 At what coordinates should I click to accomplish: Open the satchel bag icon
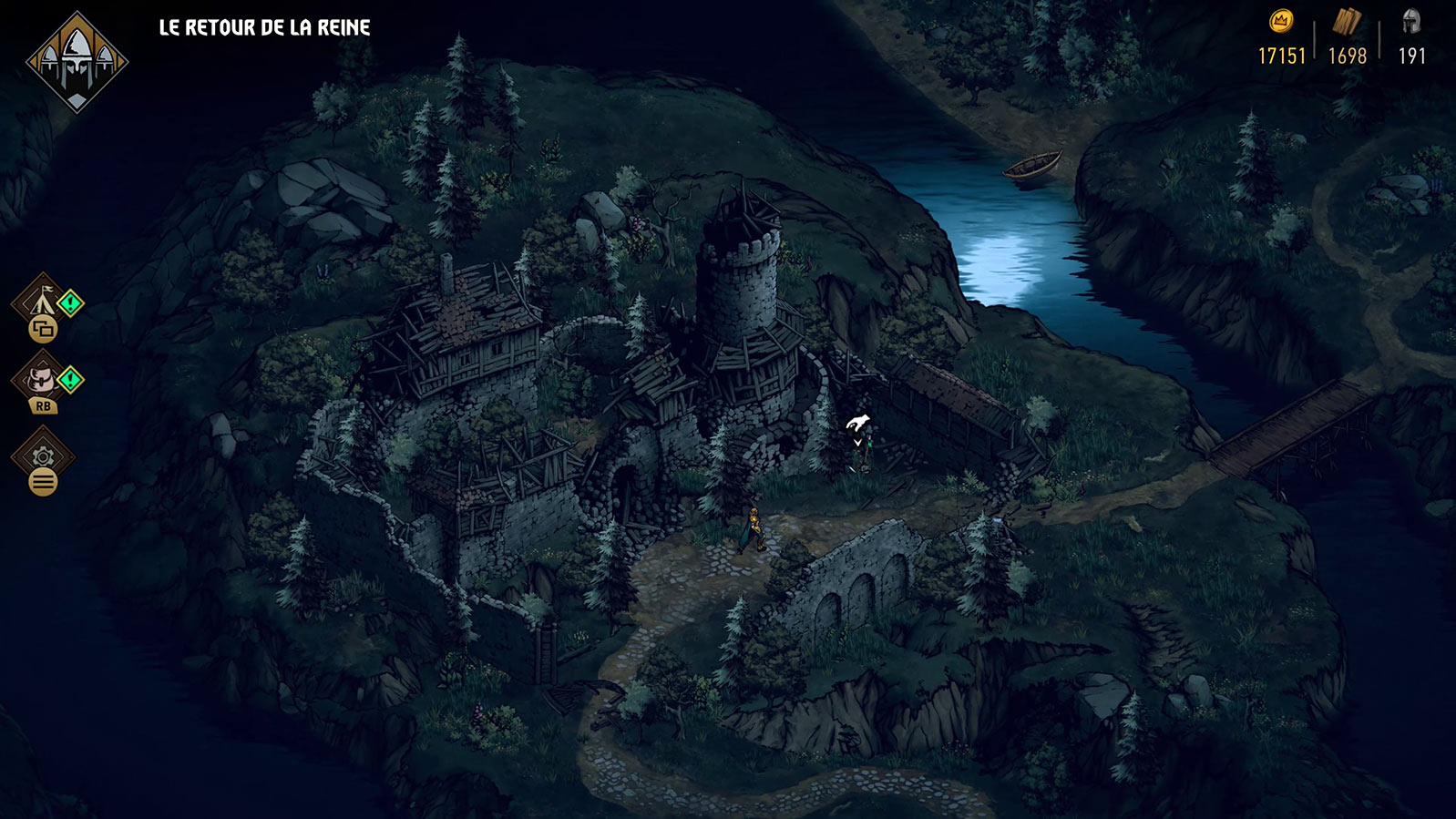[41, 377]
